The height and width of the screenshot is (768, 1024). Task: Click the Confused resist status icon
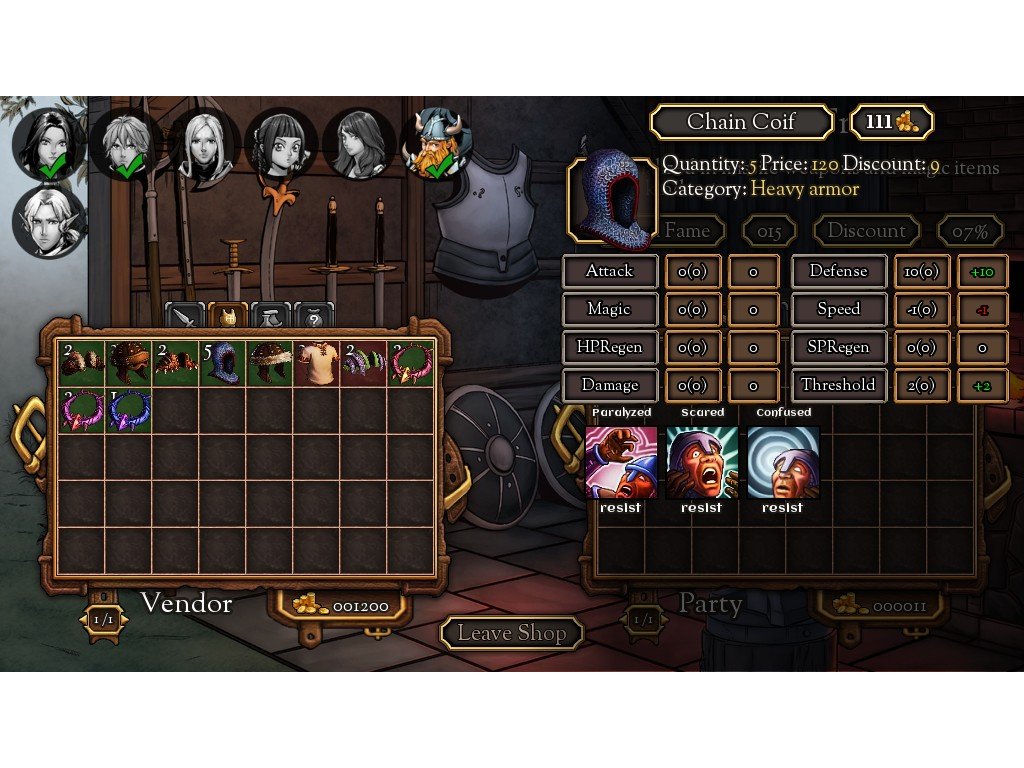pos(783,462)
